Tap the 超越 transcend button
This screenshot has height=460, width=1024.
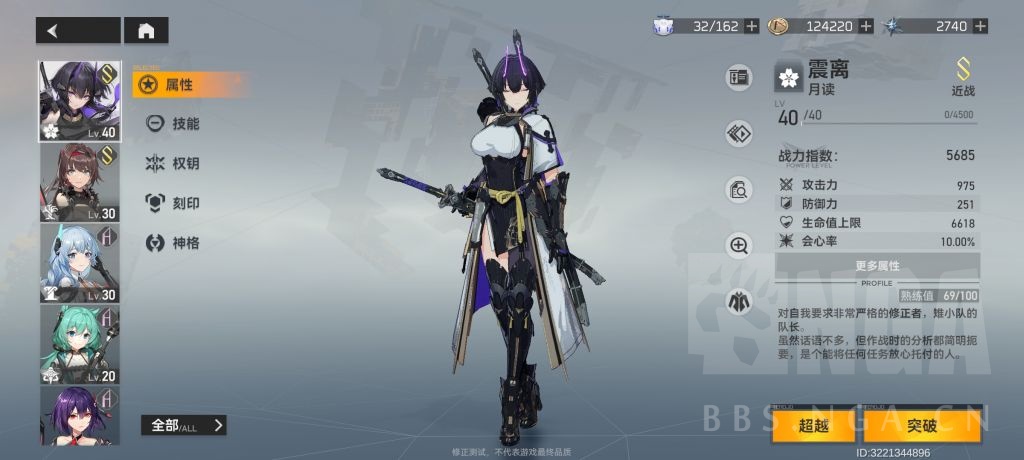(x=814, y=425)
